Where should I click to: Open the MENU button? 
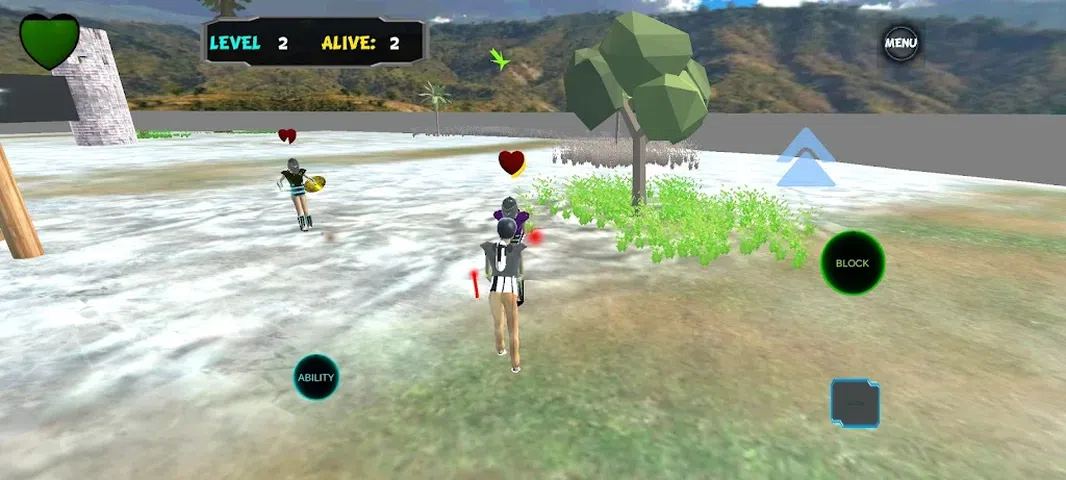pos(900,43)
